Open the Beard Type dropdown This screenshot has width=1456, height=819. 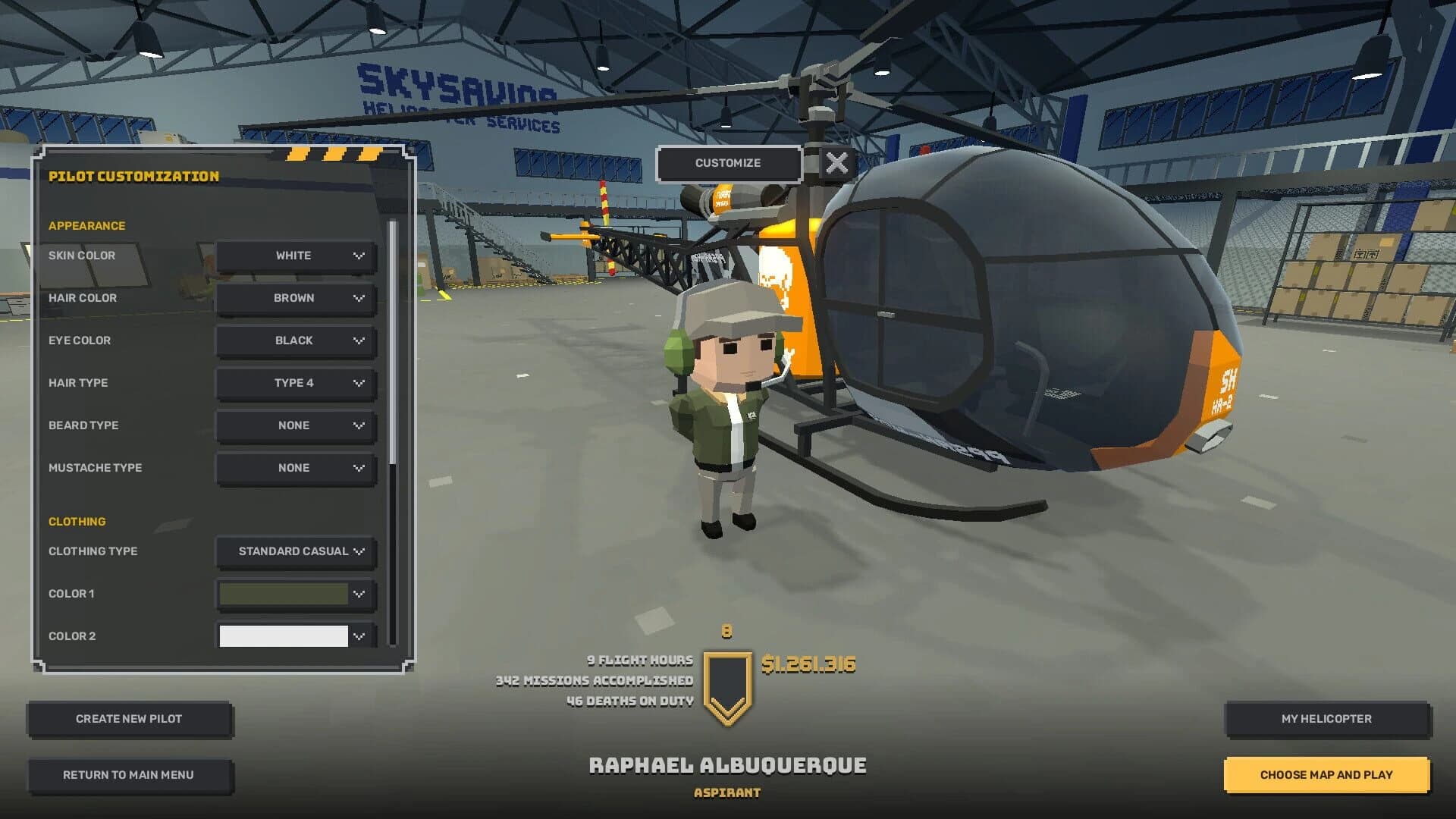coord(295,425)
